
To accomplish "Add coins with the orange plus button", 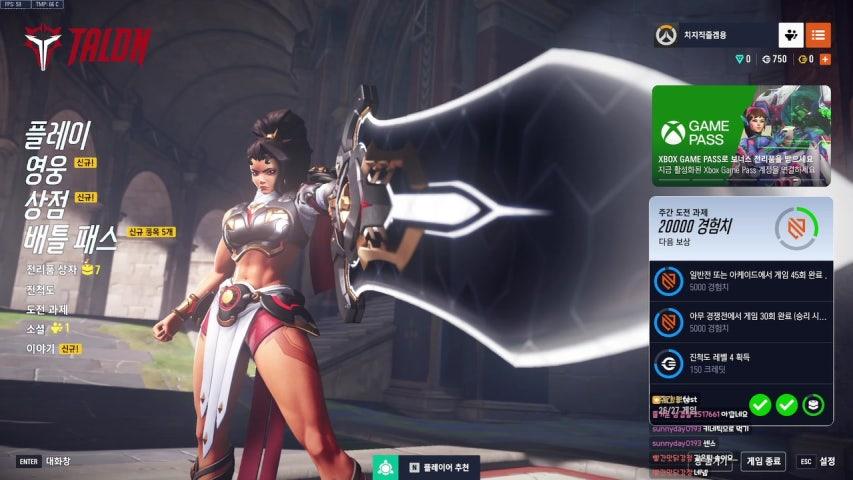I will (825, 60).
